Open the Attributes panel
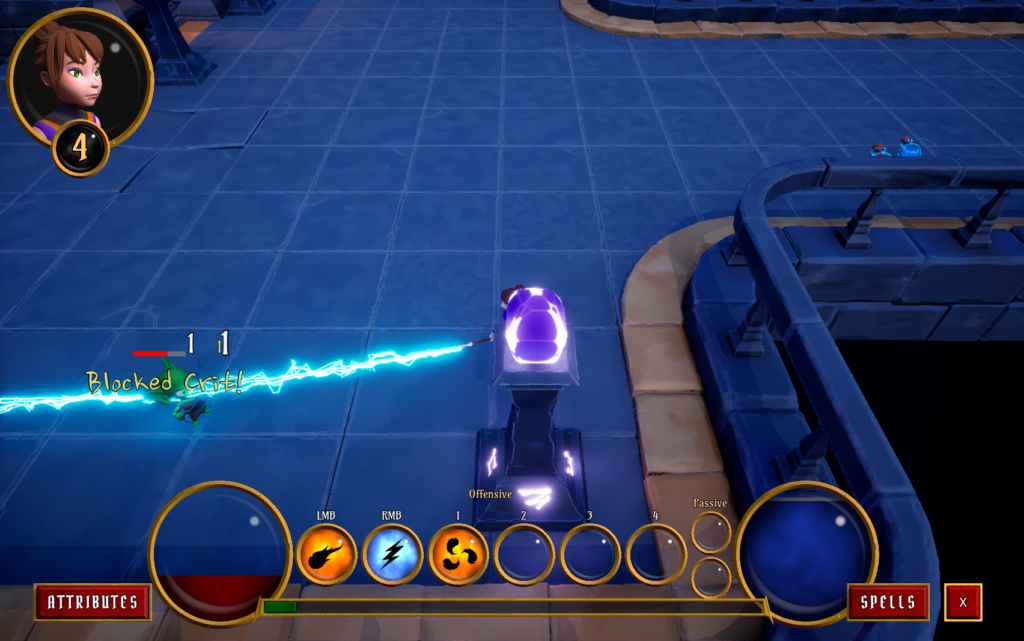 click(x=92, y=602)
